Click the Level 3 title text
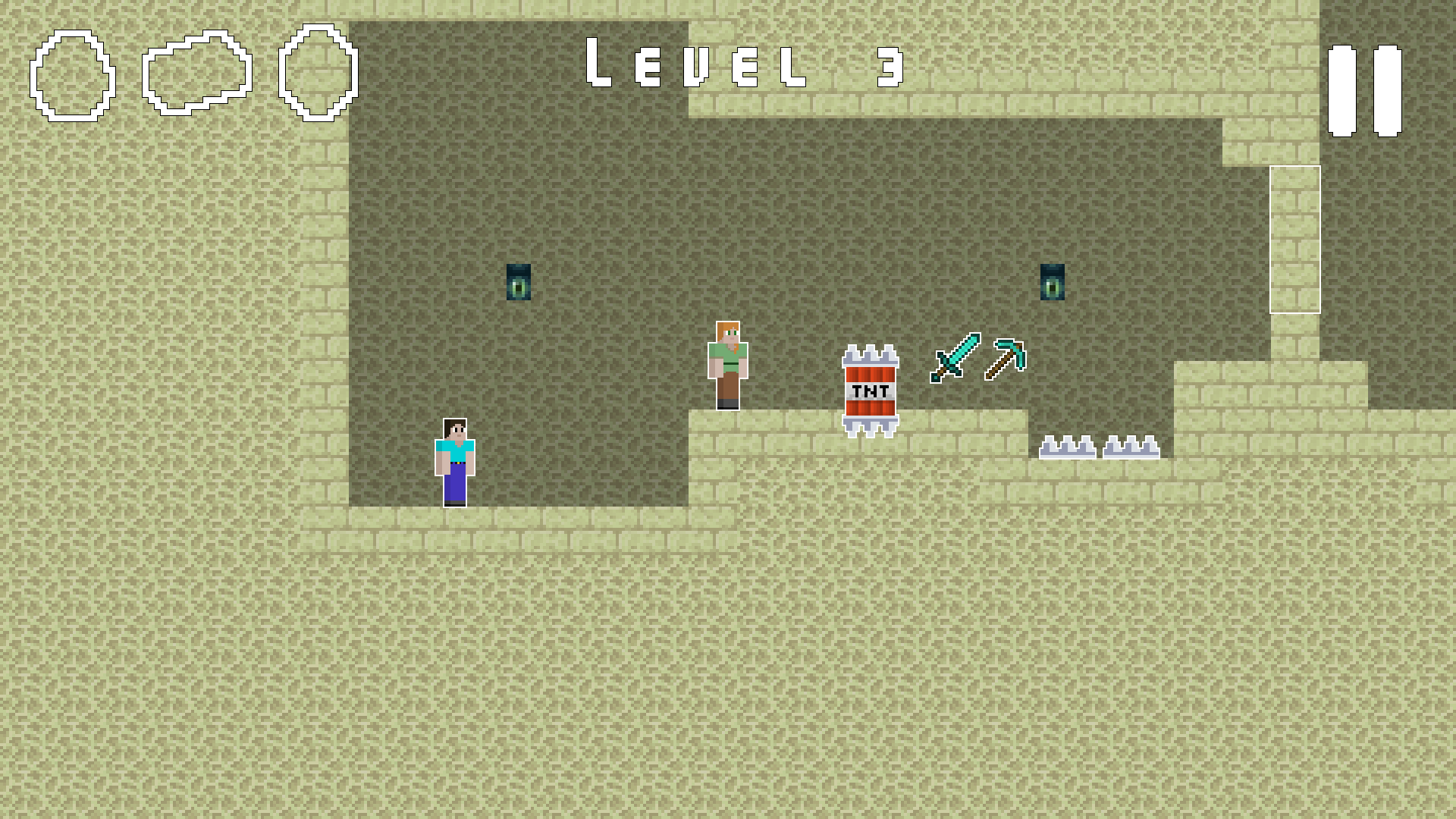This screenshot has width=1456, height=819. 743,67
